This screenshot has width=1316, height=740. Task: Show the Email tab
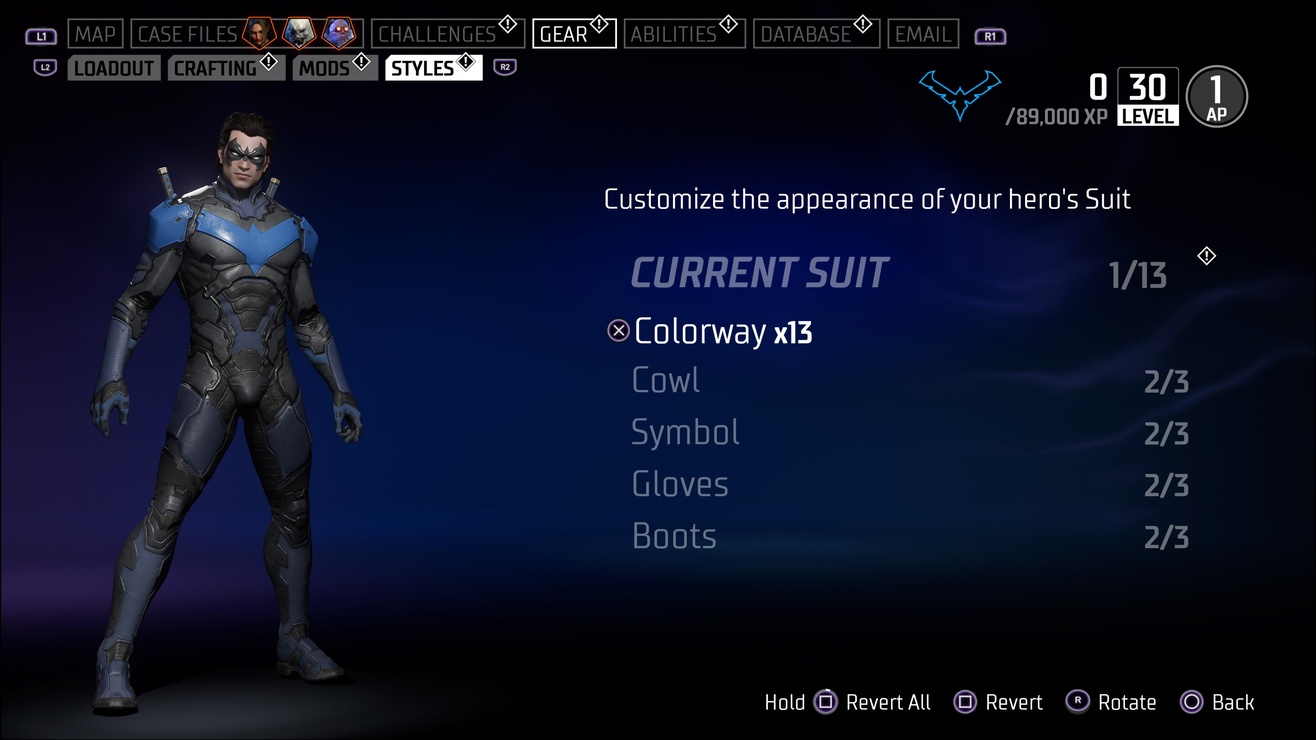(922, 34)
